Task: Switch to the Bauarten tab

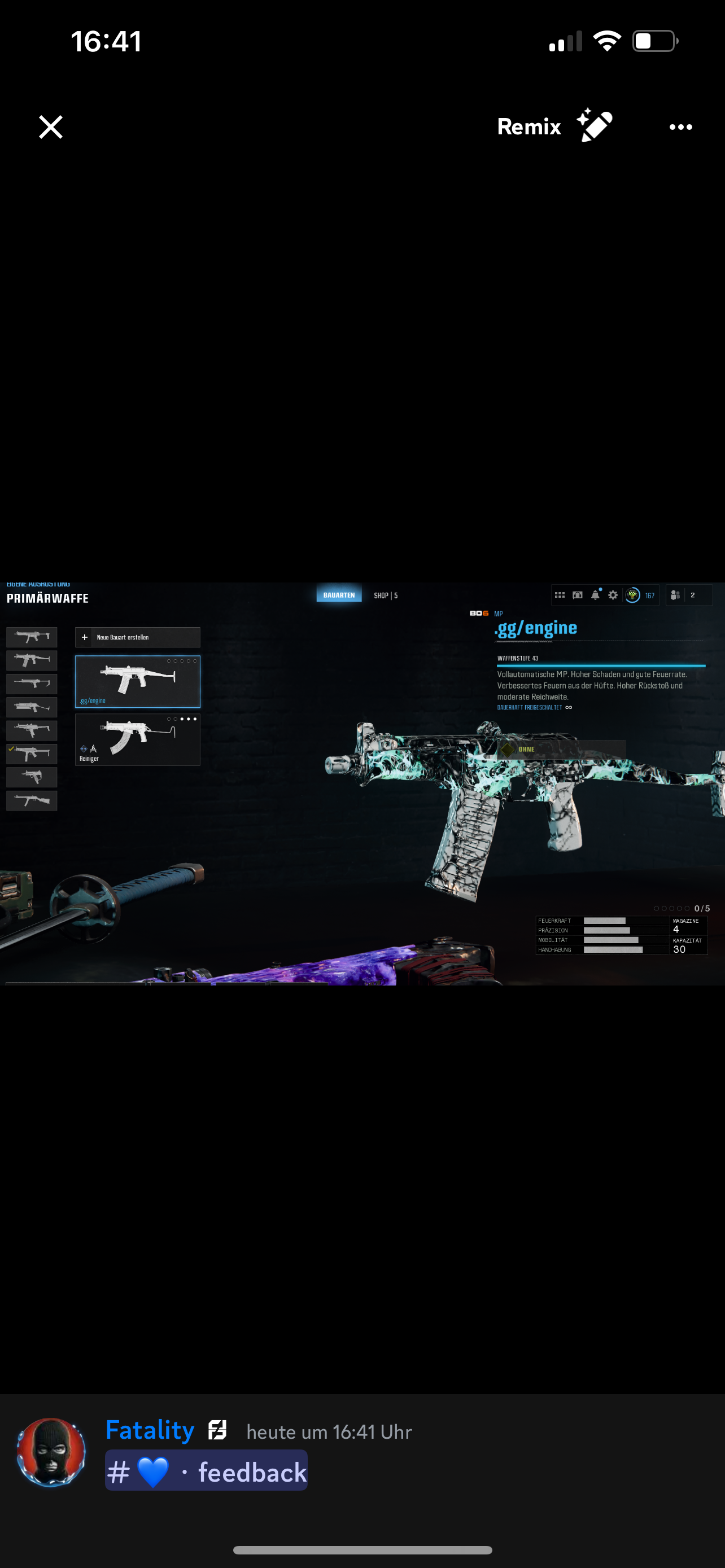Action: (x=338, y=595)
